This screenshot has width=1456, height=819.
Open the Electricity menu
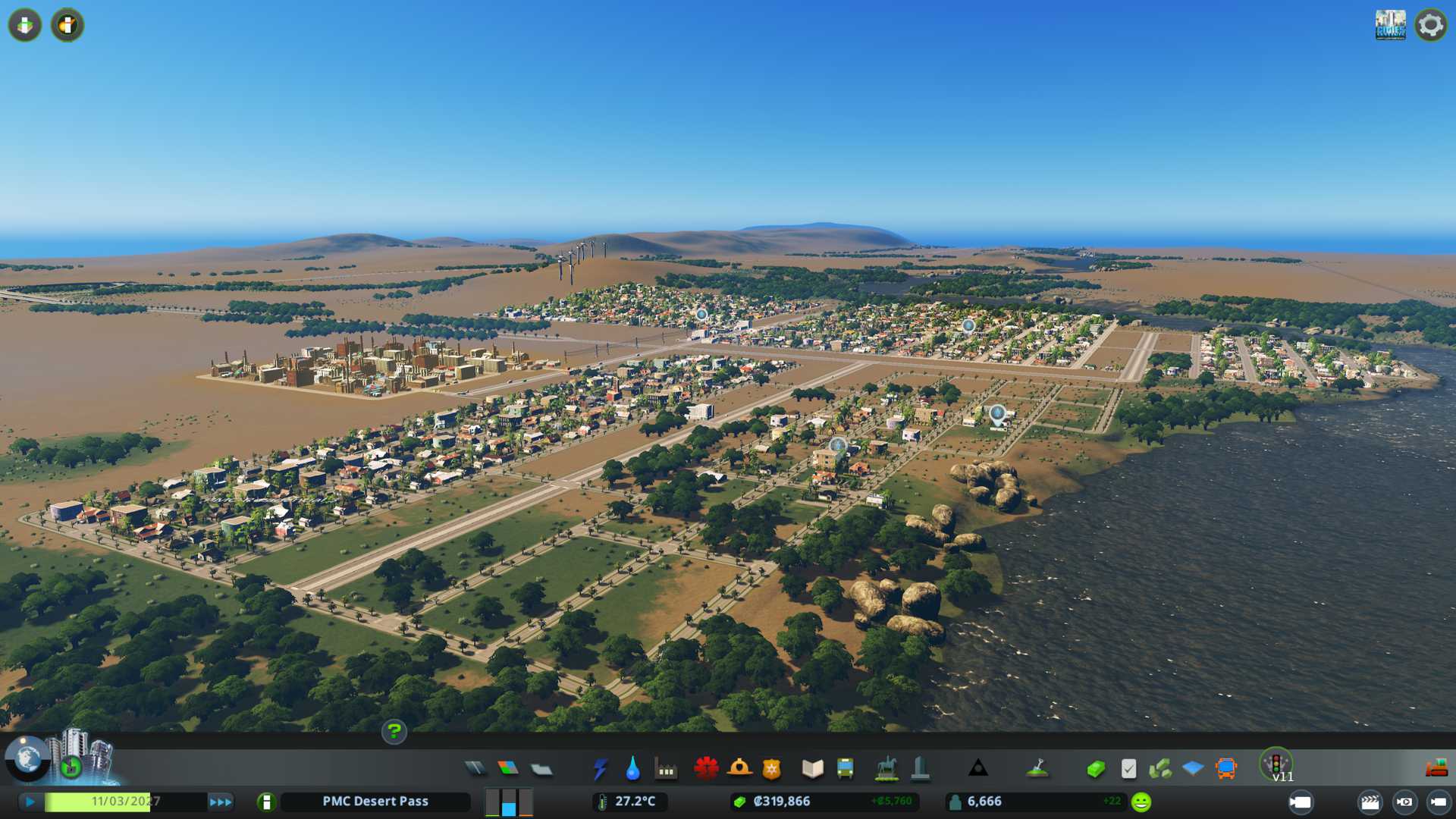pos(600,769)
